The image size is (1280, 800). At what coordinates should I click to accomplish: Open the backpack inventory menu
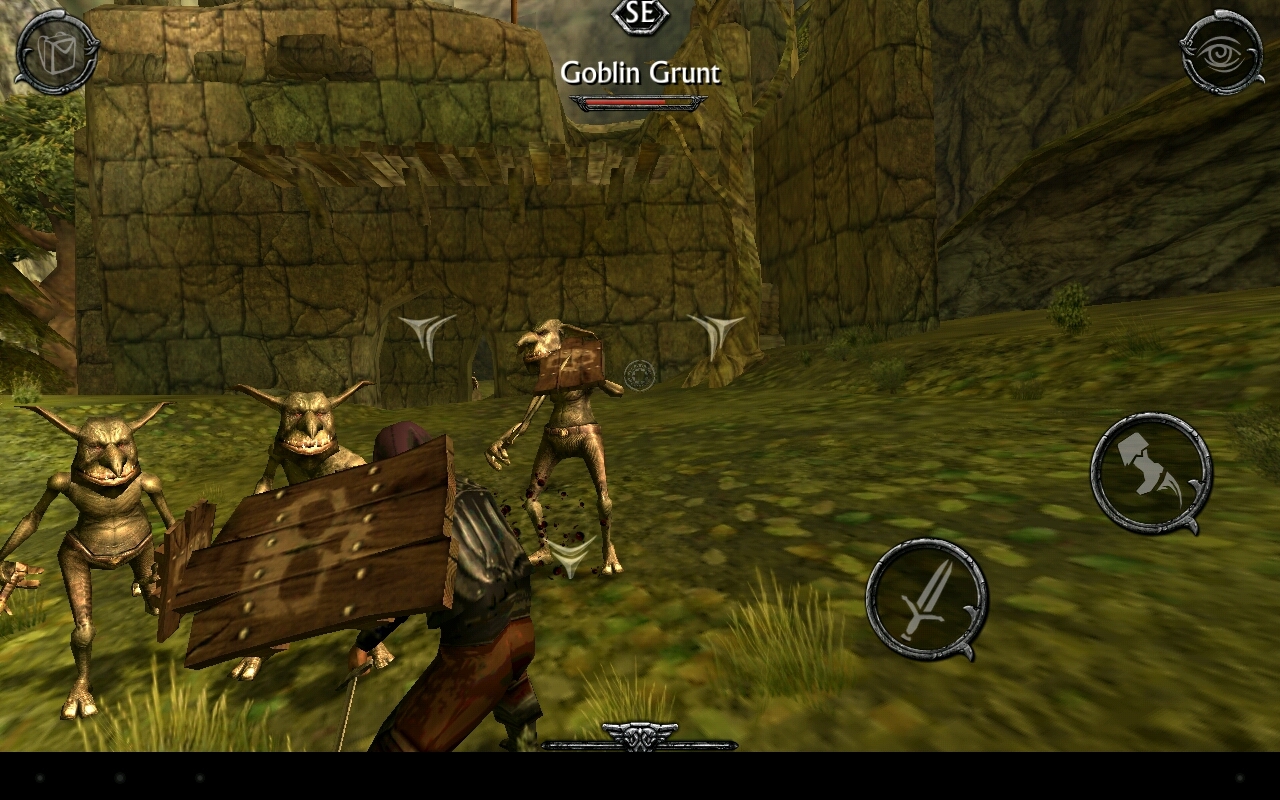[55, 52]
